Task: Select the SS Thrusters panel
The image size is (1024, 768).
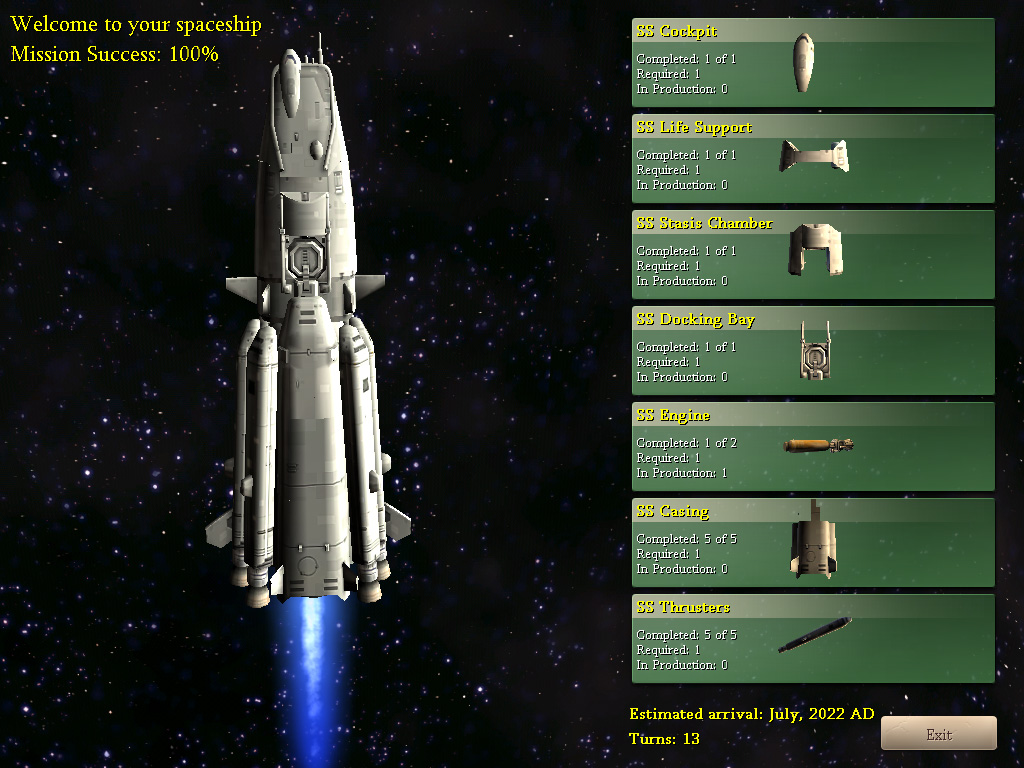Action: (x=813, y=638)
